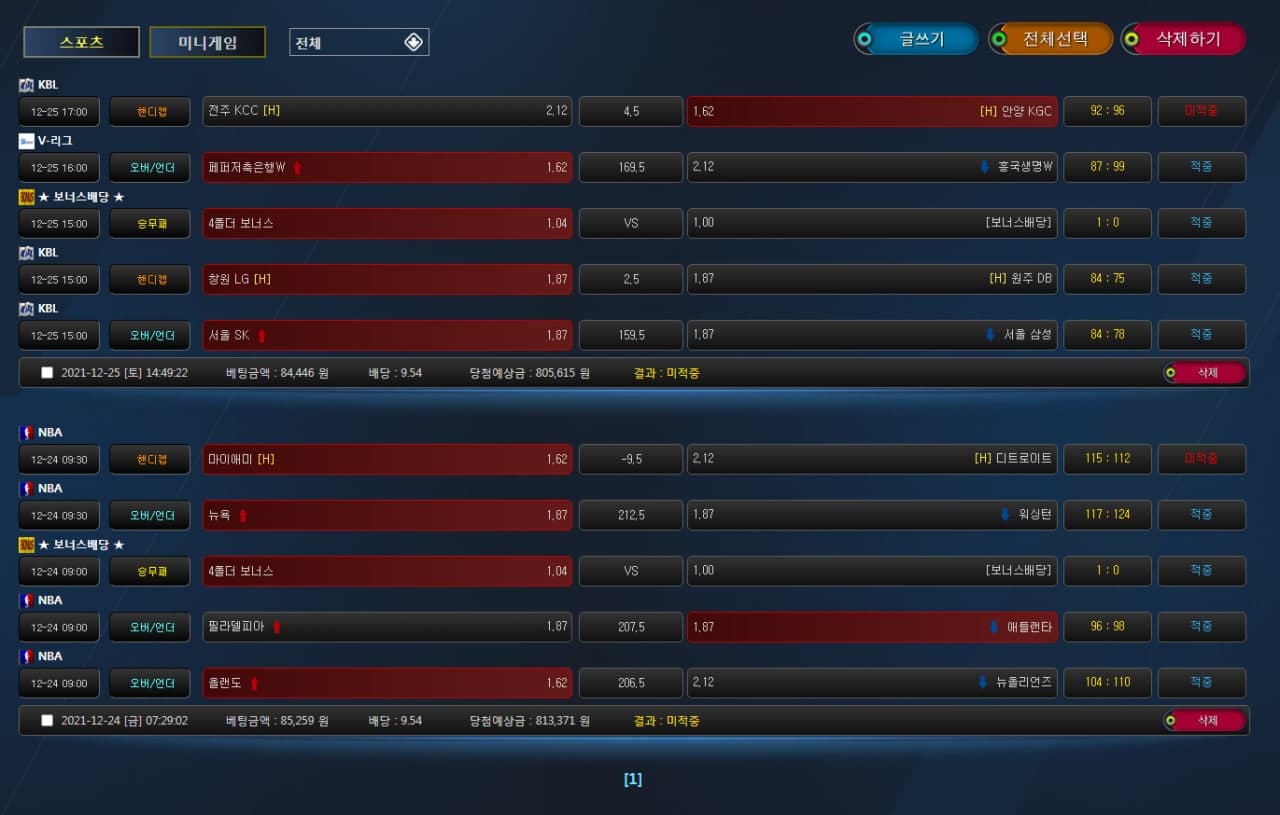
Task: Delete the 2021-12-25 bet slip with 삭제
Action: (1205, 373)
